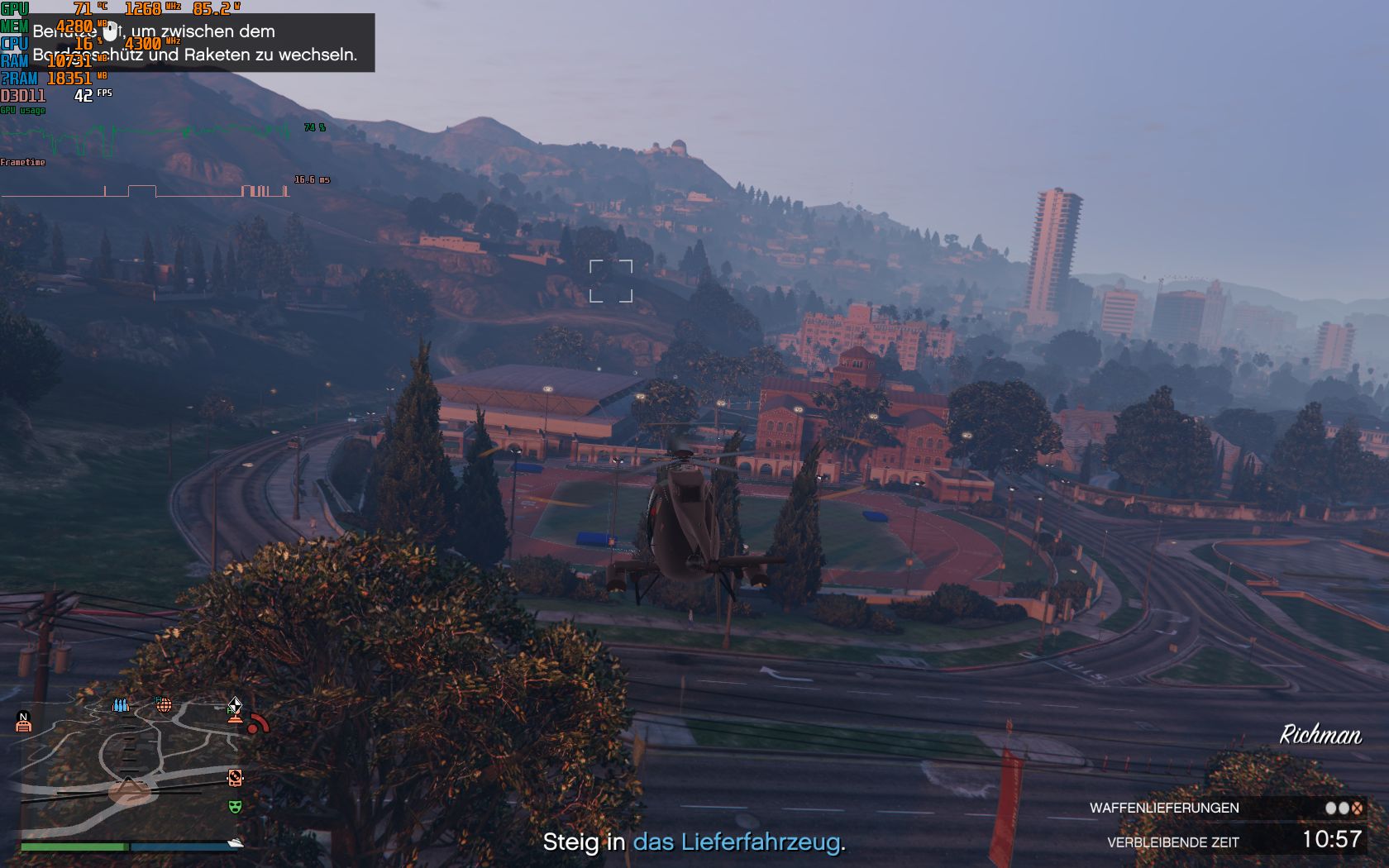Click the record player icon on the minimap edge
The image size is (1389, 868).
point(236,778)
